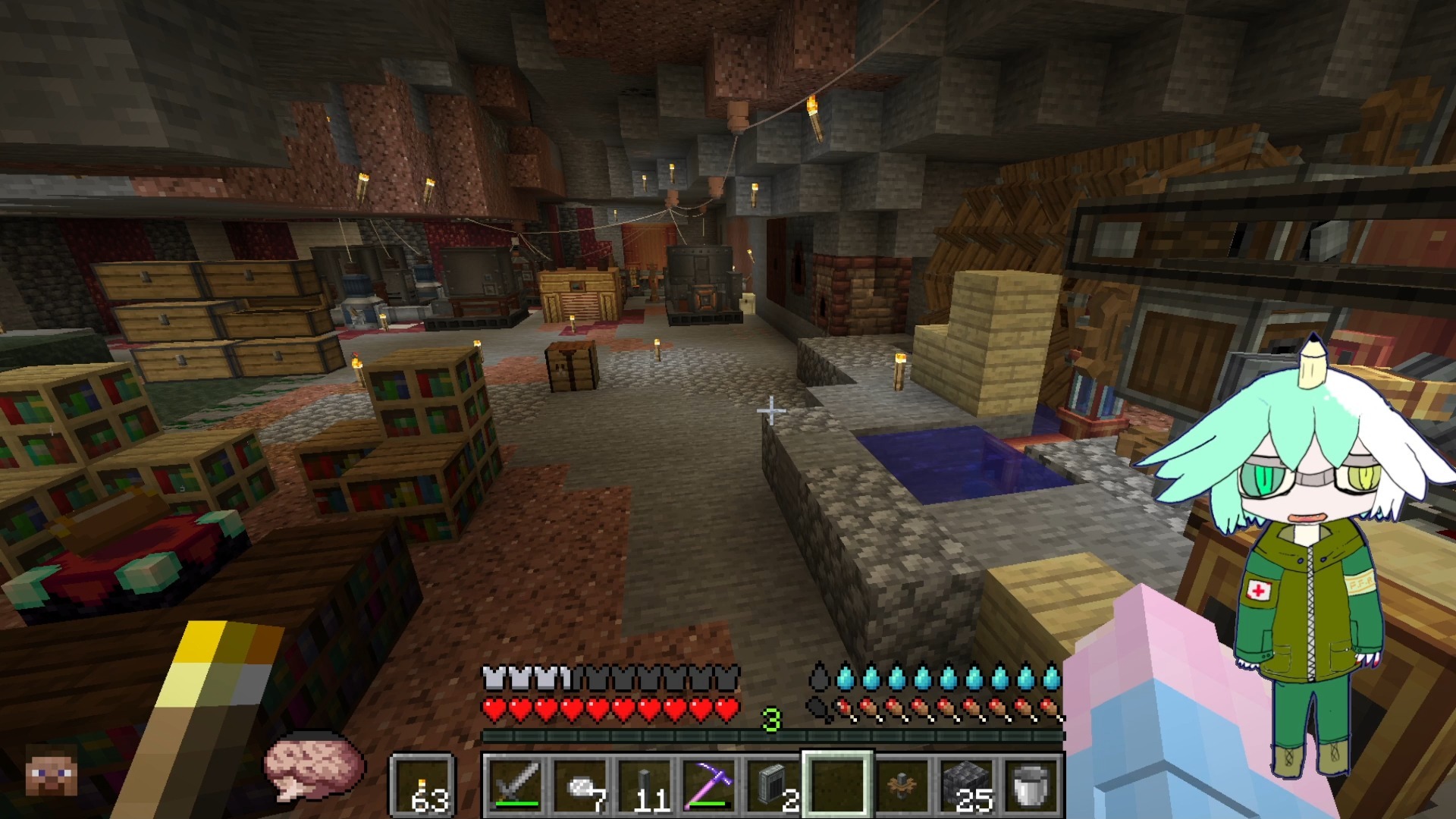Select the gray machine block stack of 2
Image resolution: width=1456 pixels, height=819 pixels.
click(773, 784)
